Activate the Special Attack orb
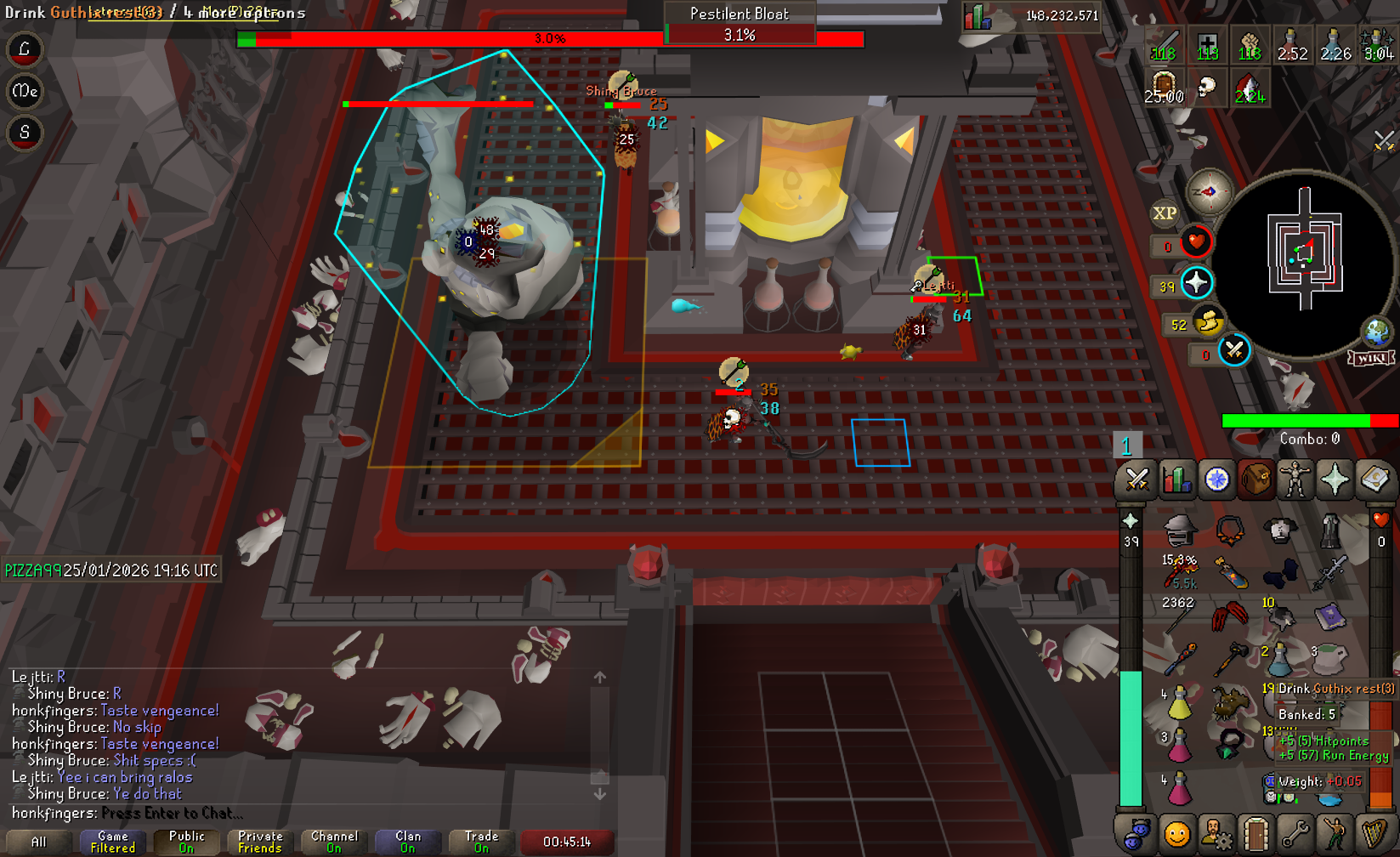Screen dimensions: 1400x857 [1233, 350]
